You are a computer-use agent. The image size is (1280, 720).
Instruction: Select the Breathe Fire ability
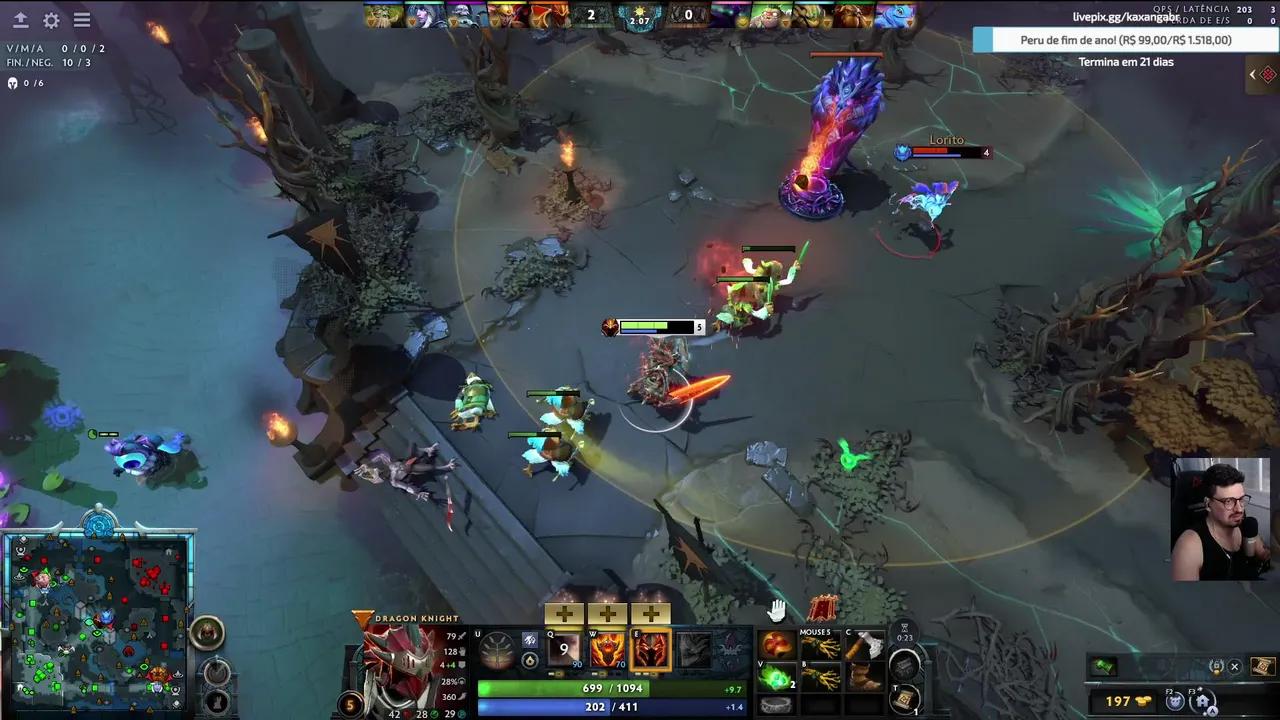pos(563,649)
